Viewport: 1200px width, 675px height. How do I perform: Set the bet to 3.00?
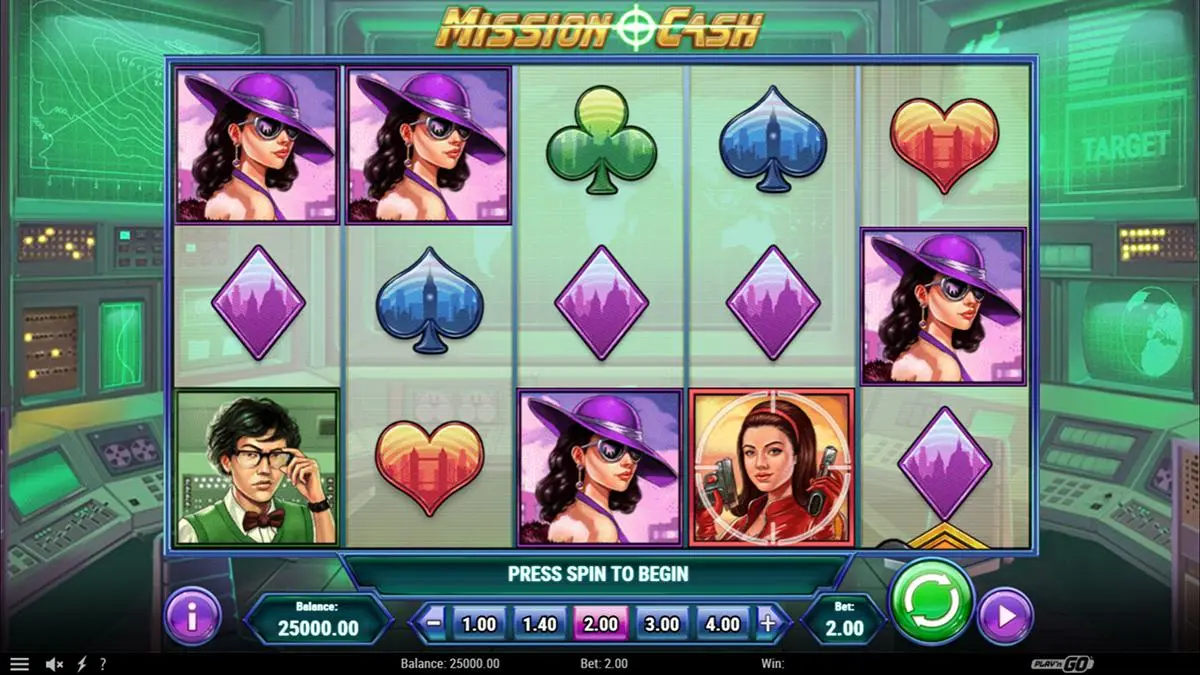pos(661,624)
